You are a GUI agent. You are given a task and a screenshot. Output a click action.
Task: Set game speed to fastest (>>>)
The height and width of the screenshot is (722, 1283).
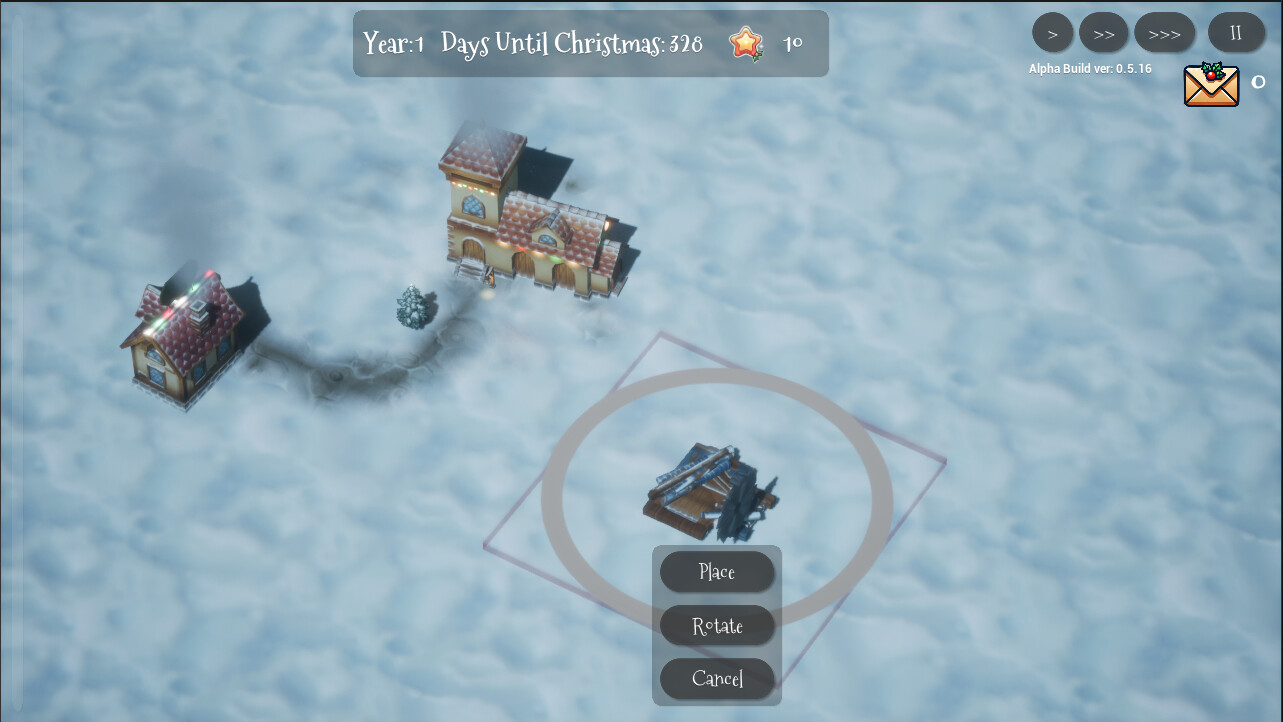[x=1164, y=33]
